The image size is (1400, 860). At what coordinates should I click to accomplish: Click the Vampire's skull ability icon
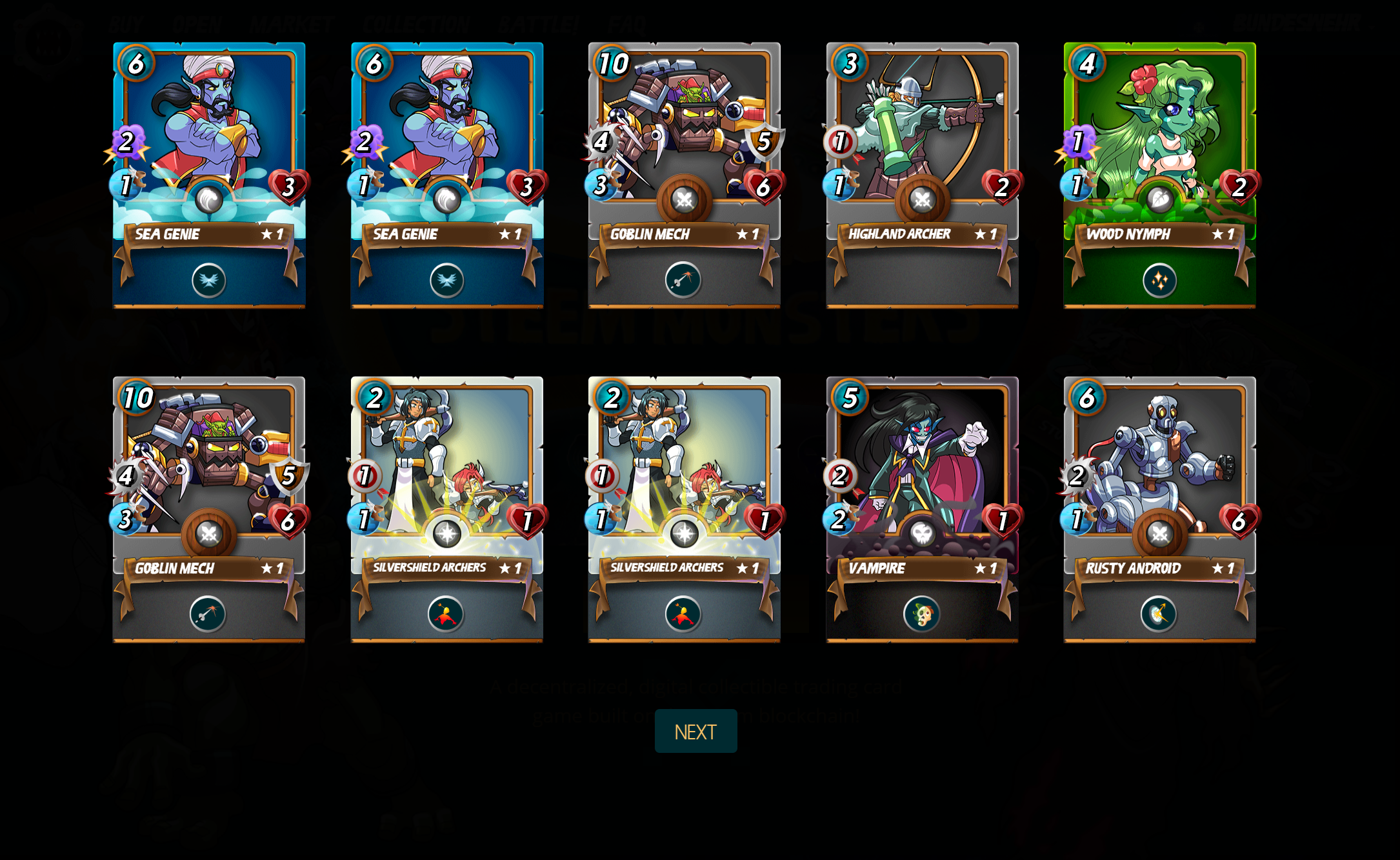pos(922,614)
